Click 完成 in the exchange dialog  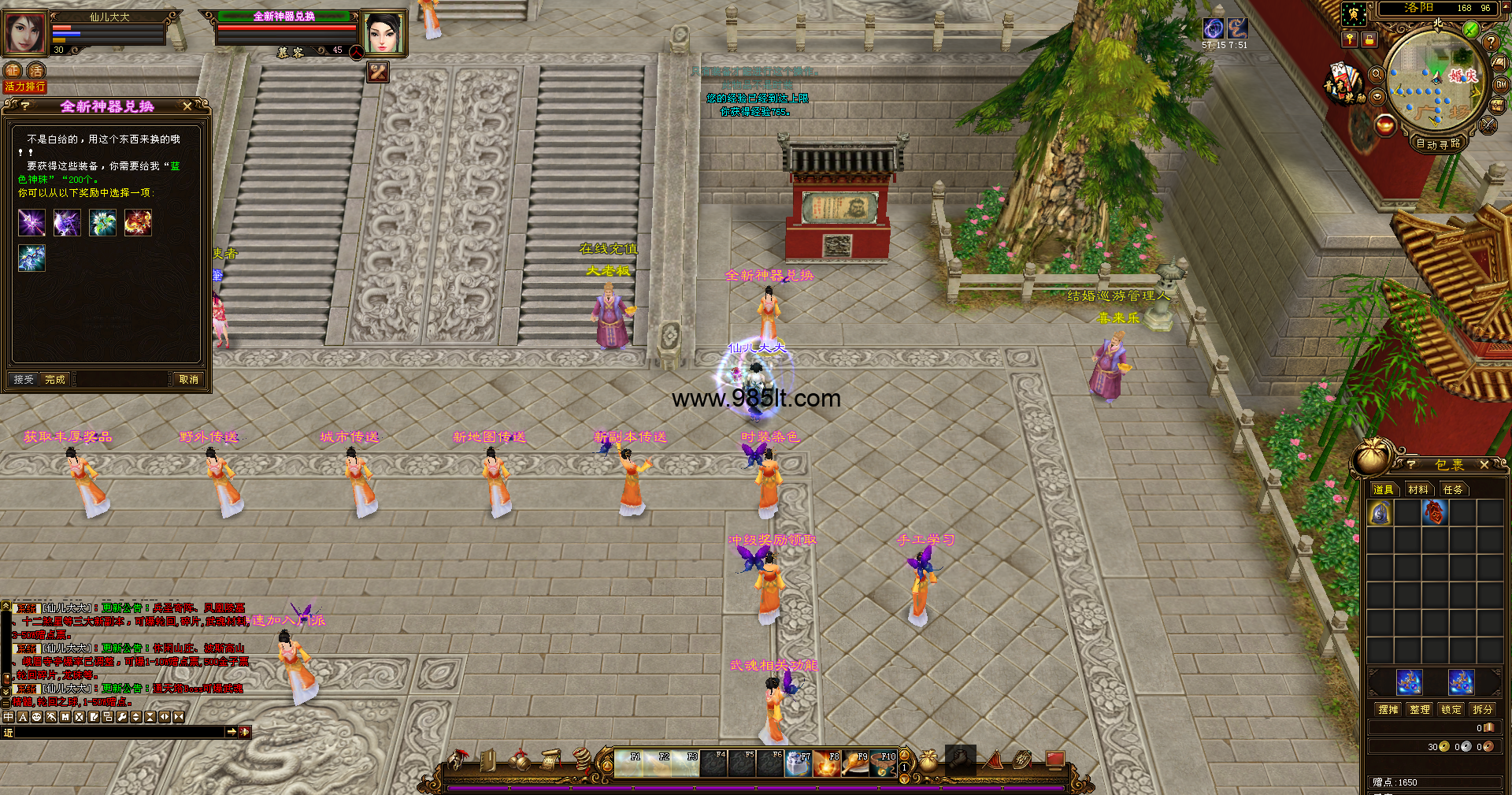[x=55, y=380]
